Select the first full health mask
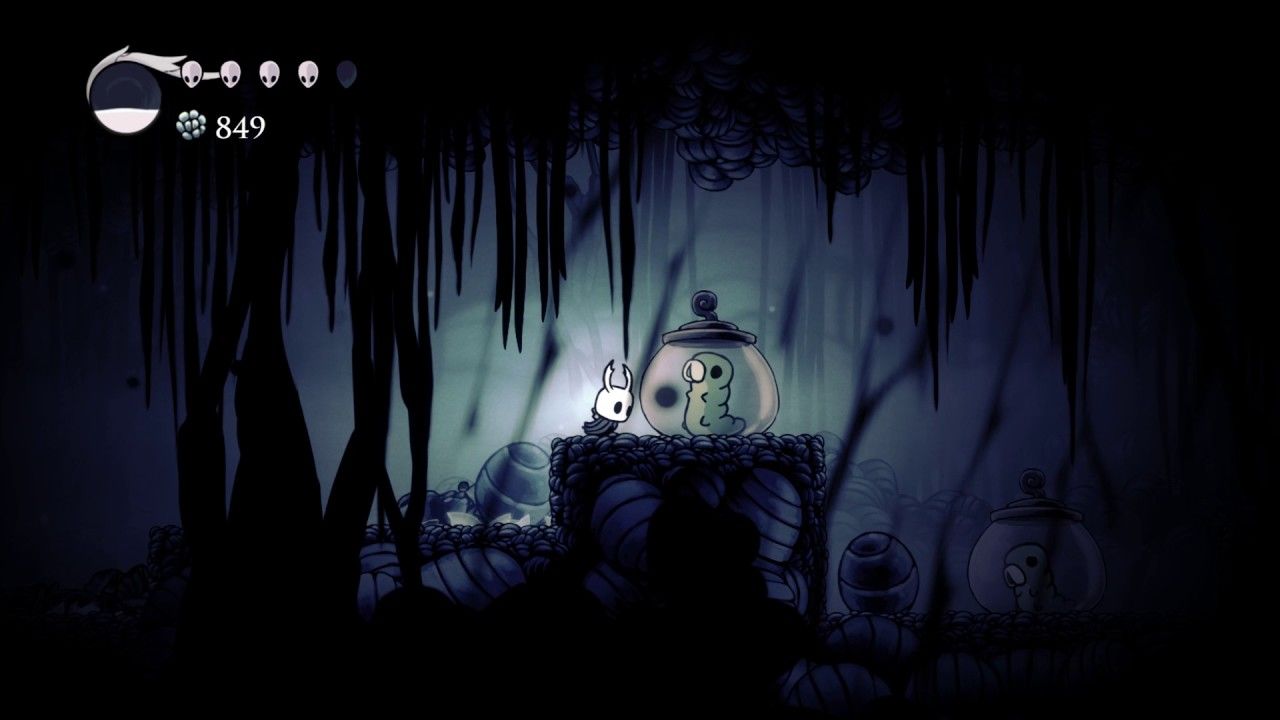The height and width of the screenshot is (720, 1280). (190, 75)
